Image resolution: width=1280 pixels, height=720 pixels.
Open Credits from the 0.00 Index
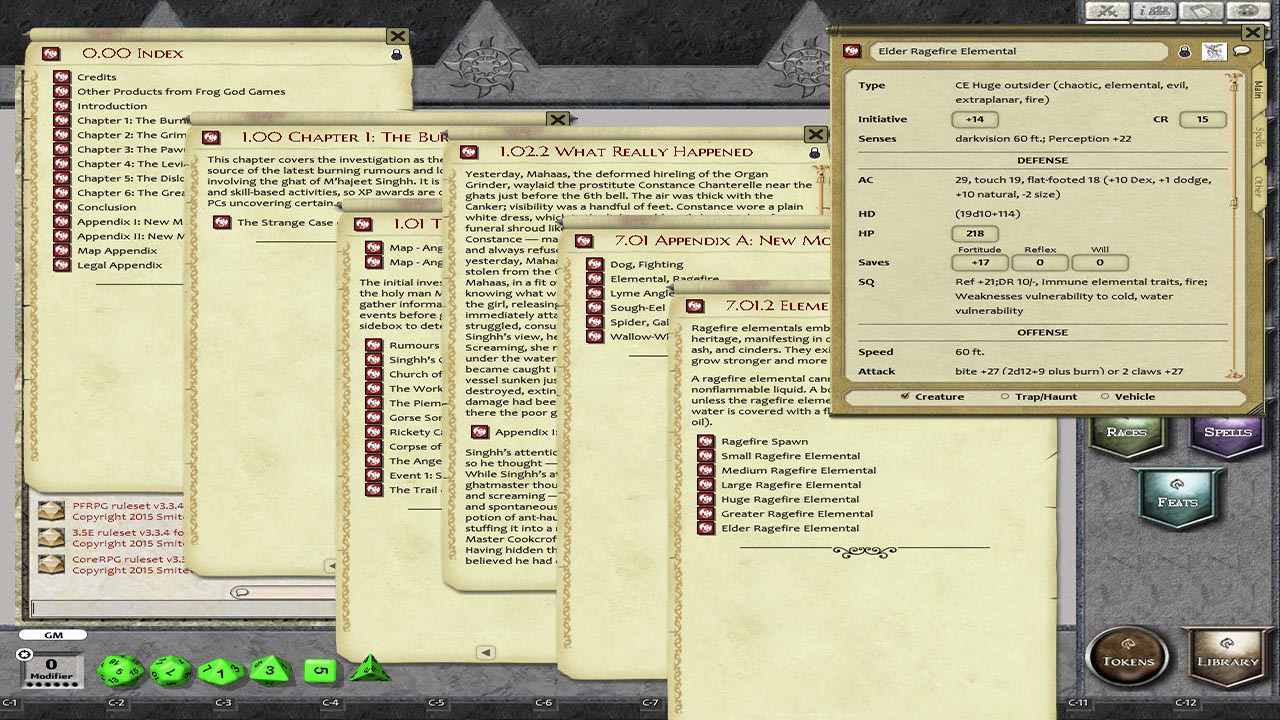(97, 76)
